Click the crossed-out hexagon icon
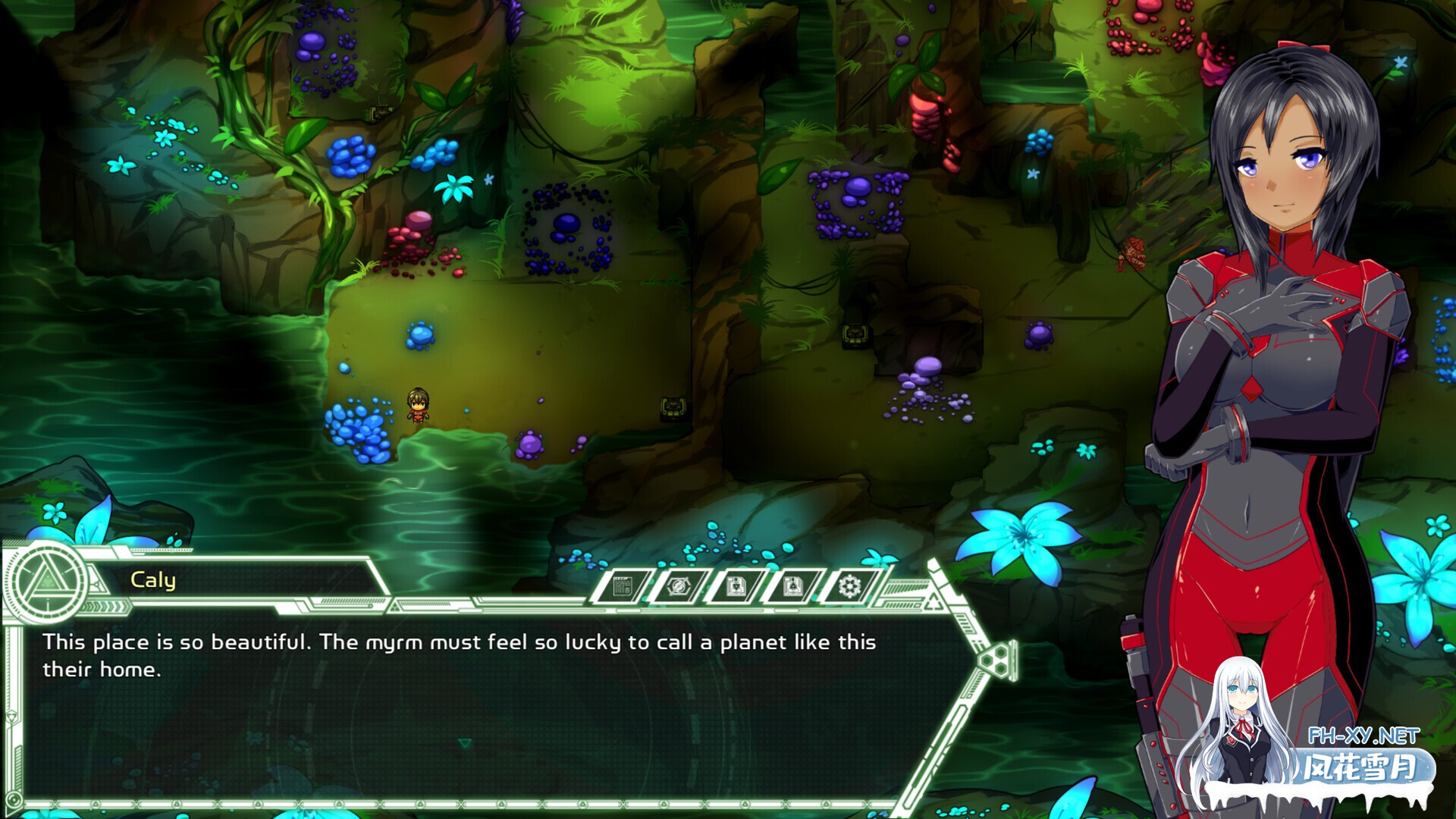The width and height of the screenshot is (1456, 819). tap(678, 586)
